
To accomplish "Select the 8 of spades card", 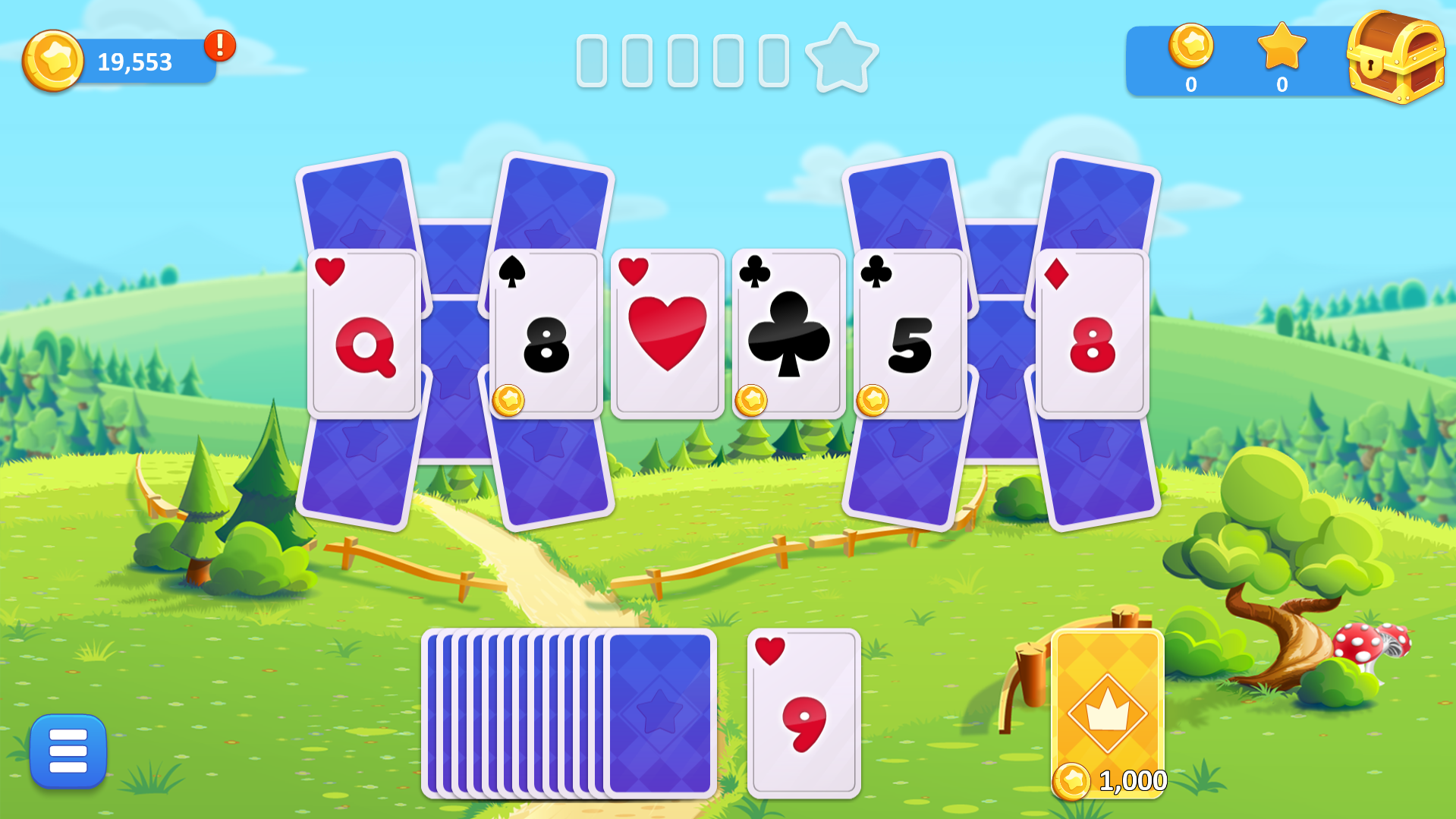I will [545, 332].
